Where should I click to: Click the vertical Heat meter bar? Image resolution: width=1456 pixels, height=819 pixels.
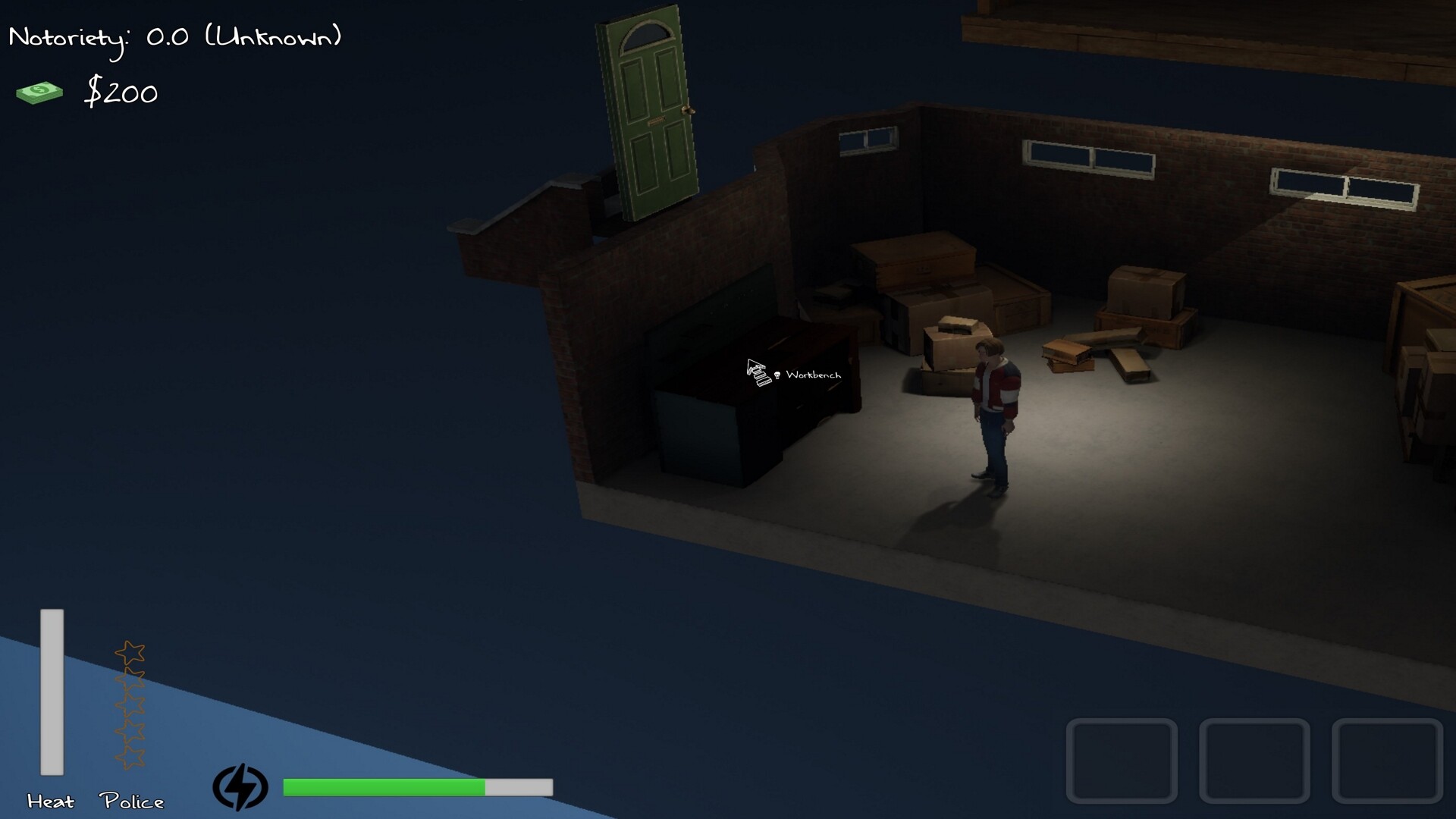52,692
